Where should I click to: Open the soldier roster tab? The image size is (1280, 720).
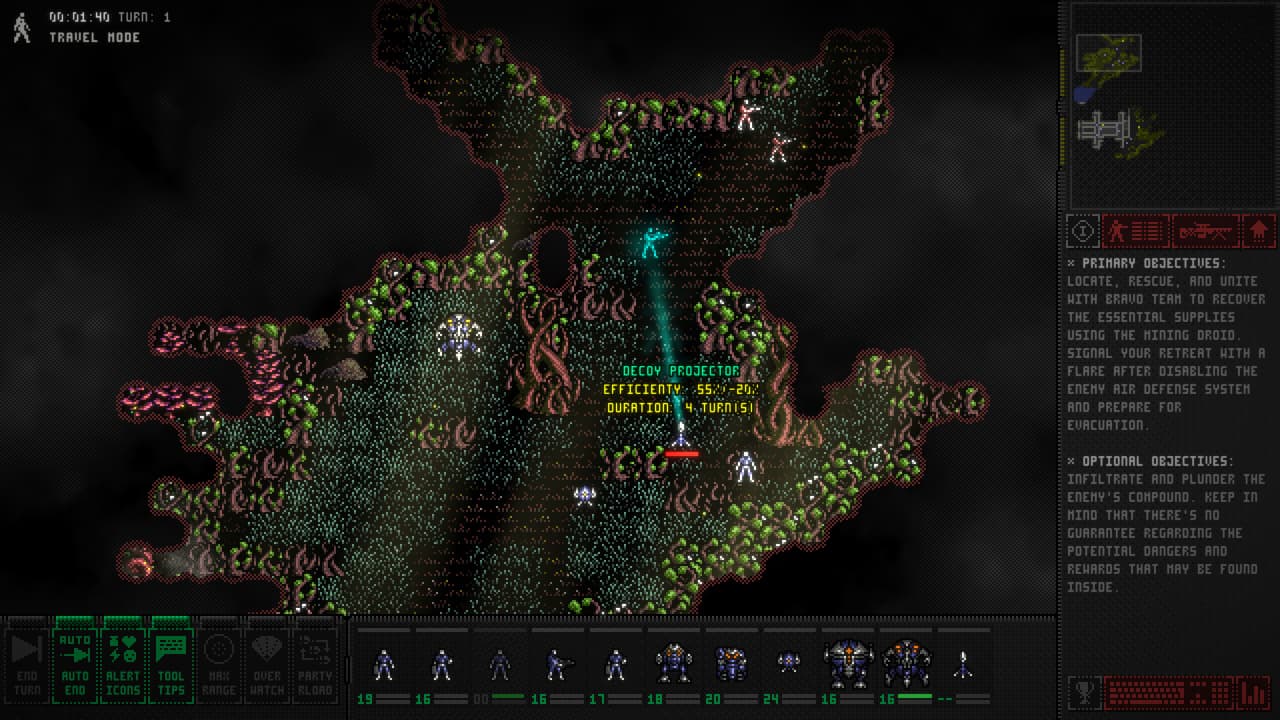pyautogui.click(x=1135, y=231)
